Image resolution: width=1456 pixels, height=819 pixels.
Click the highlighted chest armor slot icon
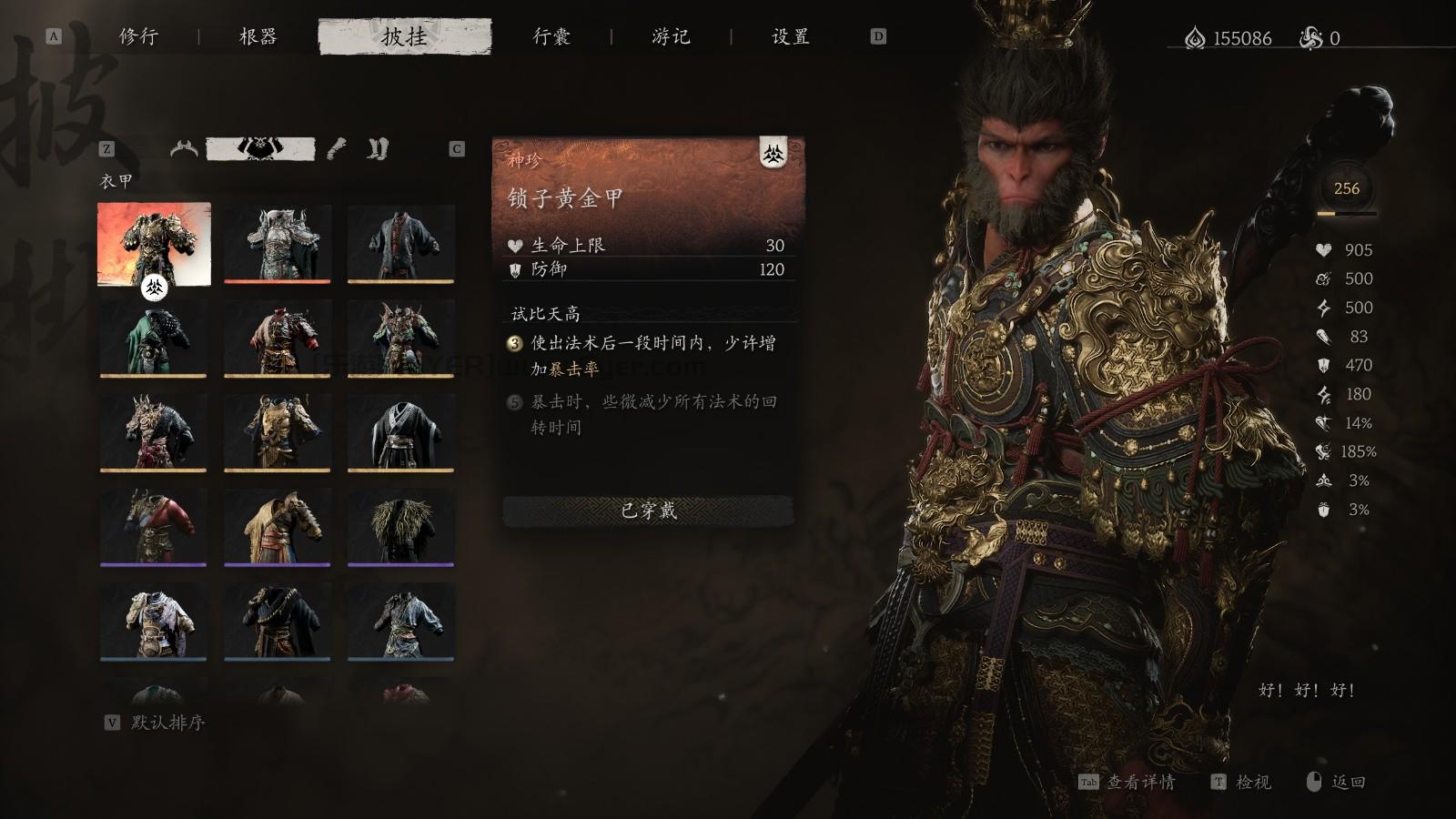(x=259, y=147)
